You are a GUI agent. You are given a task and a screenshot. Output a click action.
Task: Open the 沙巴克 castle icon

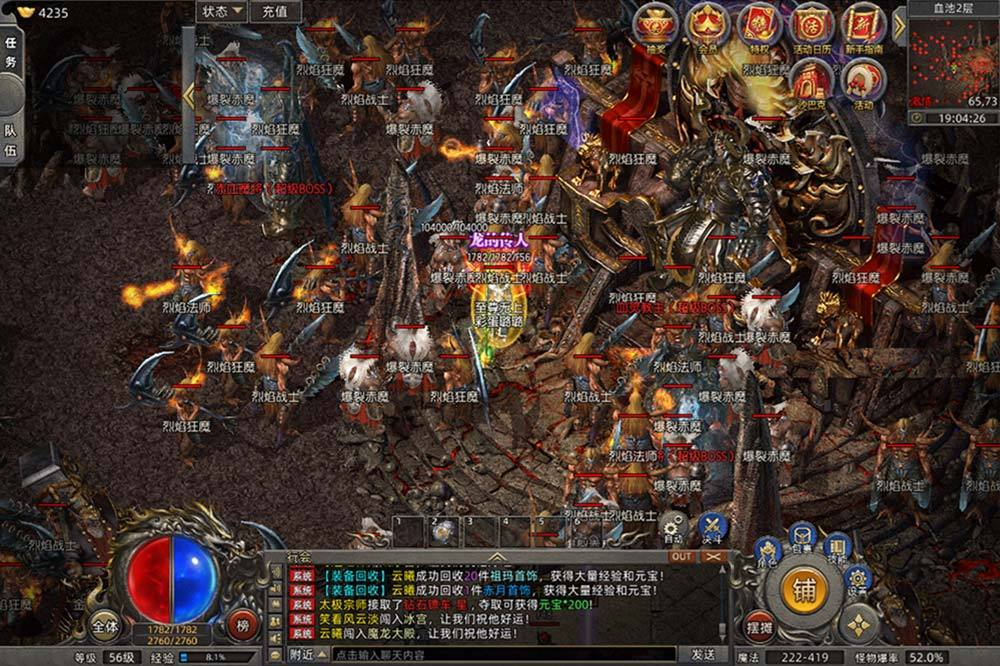click(x=811, y=79)
